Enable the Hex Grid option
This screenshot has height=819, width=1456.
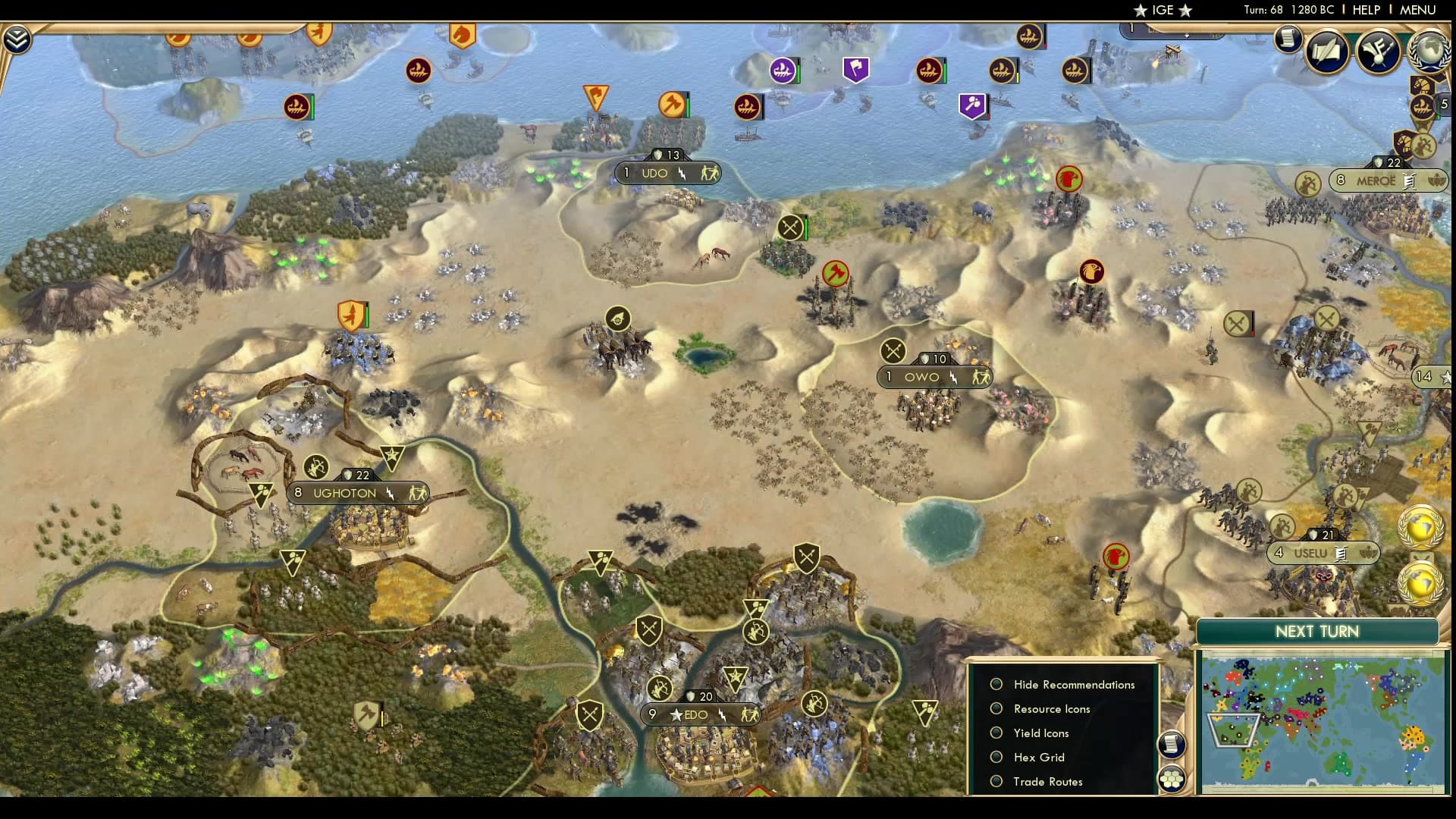point(997,758)
